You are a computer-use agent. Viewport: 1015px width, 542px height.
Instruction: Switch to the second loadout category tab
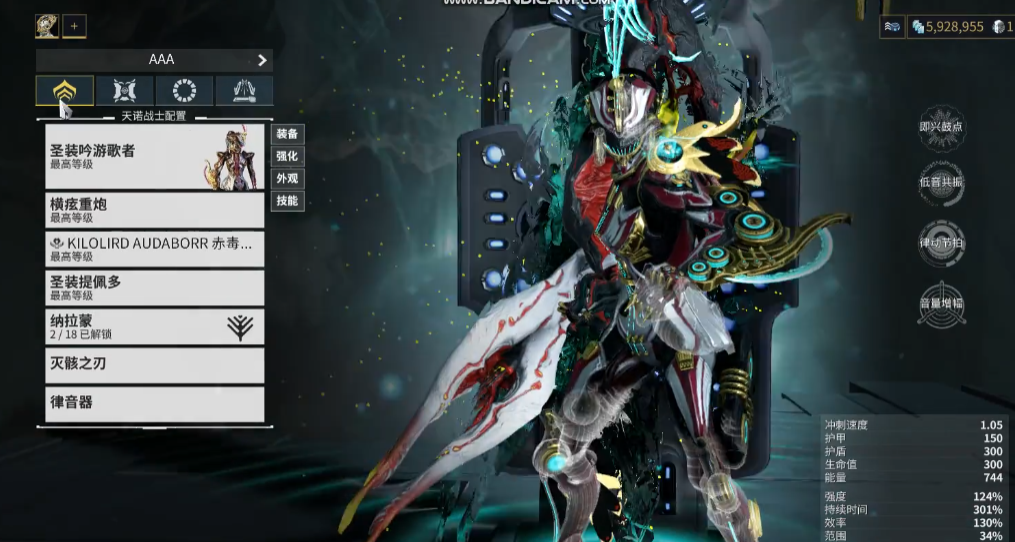(x=125, y=91)
